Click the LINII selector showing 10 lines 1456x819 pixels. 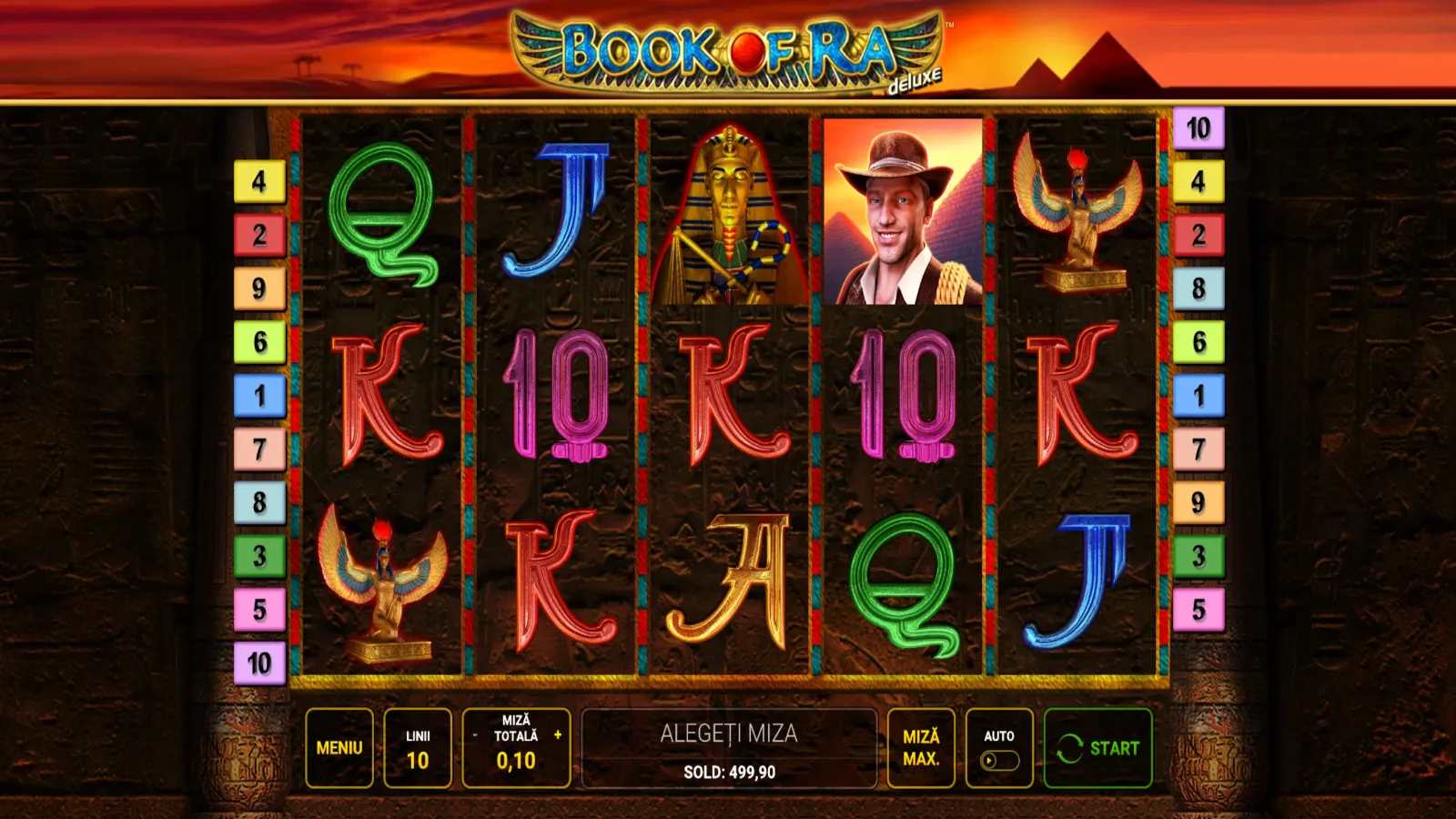417,747
